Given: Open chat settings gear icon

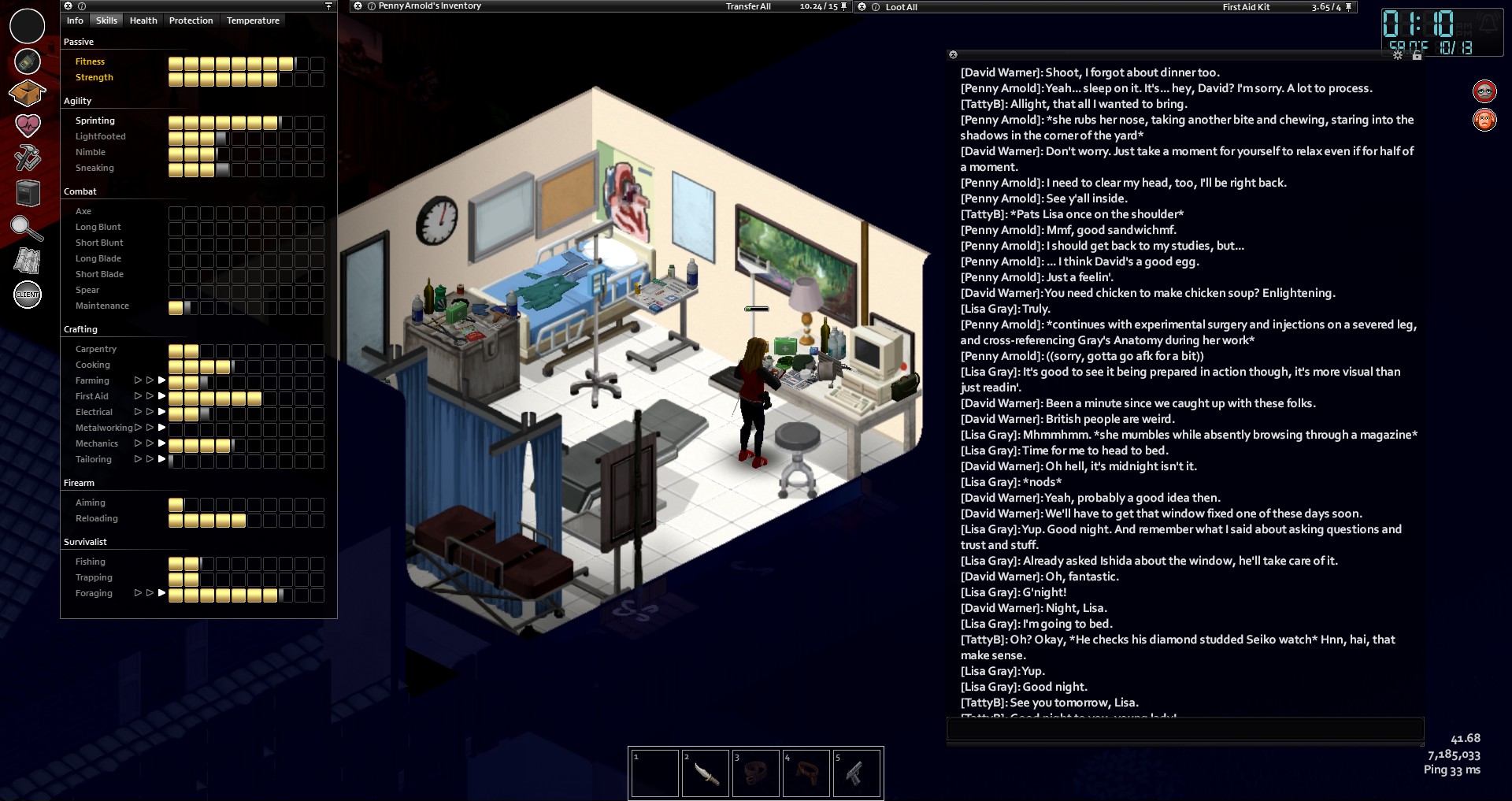Looking at the screenshot, I should [1398, 55].
